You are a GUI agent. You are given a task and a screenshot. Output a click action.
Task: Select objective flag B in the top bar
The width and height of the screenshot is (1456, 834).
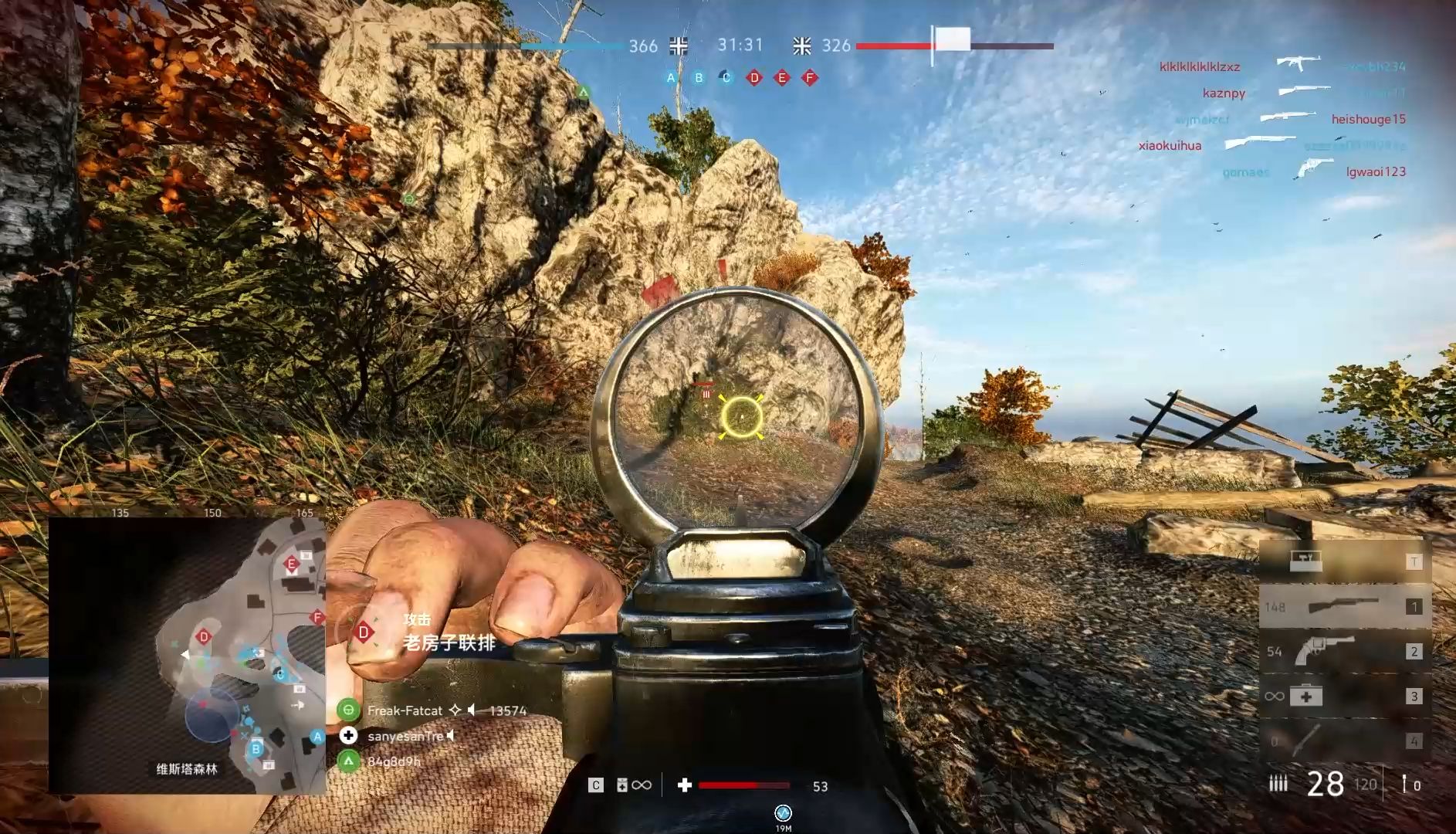point(699,77)
